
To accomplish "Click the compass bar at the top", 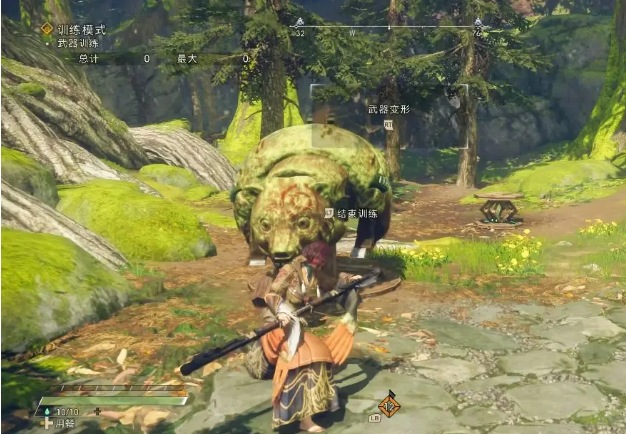I will [x=388, y=27].
